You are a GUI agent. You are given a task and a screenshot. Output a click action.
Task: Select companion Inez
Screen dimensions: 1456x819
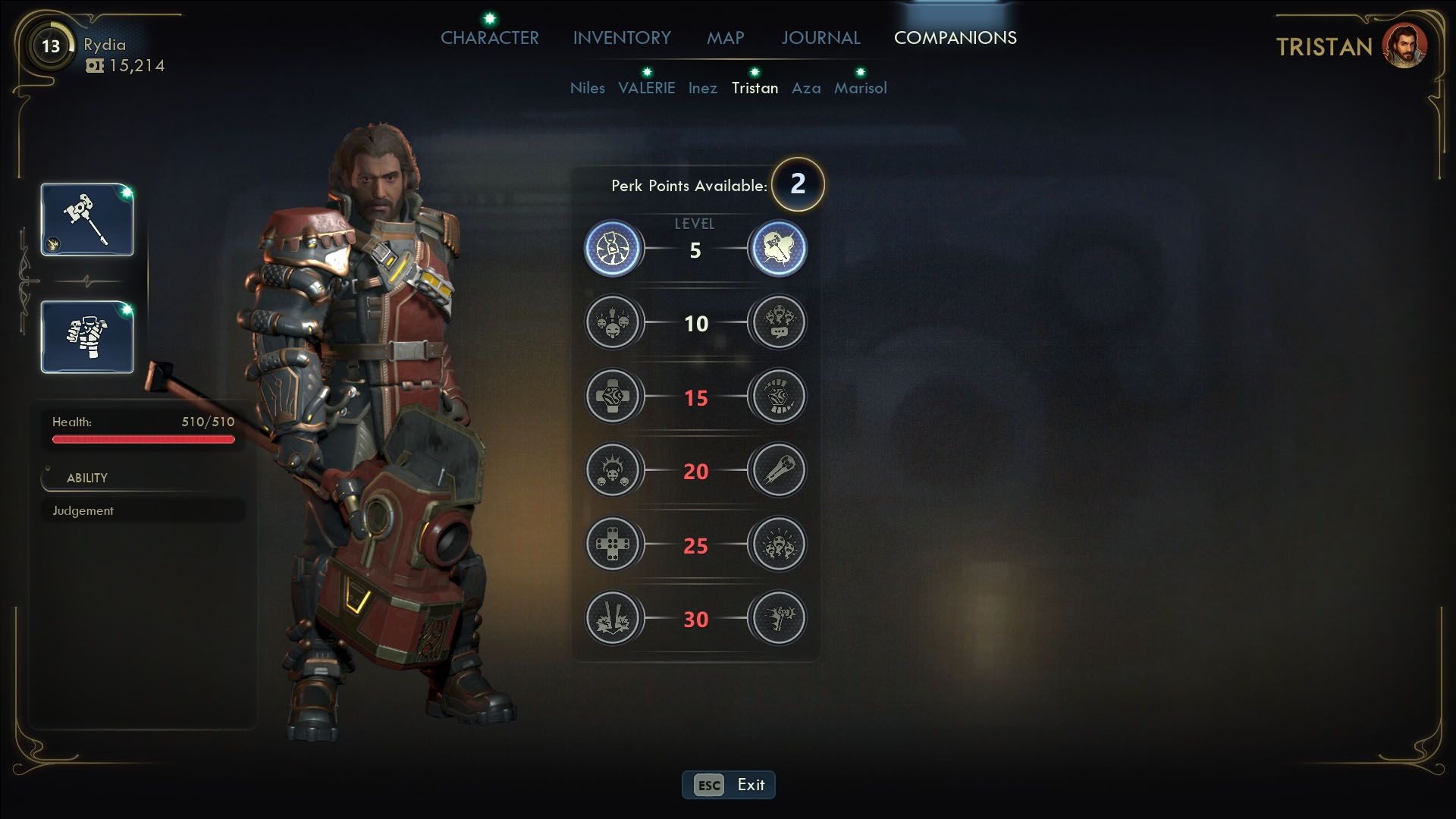coord(702,88)
